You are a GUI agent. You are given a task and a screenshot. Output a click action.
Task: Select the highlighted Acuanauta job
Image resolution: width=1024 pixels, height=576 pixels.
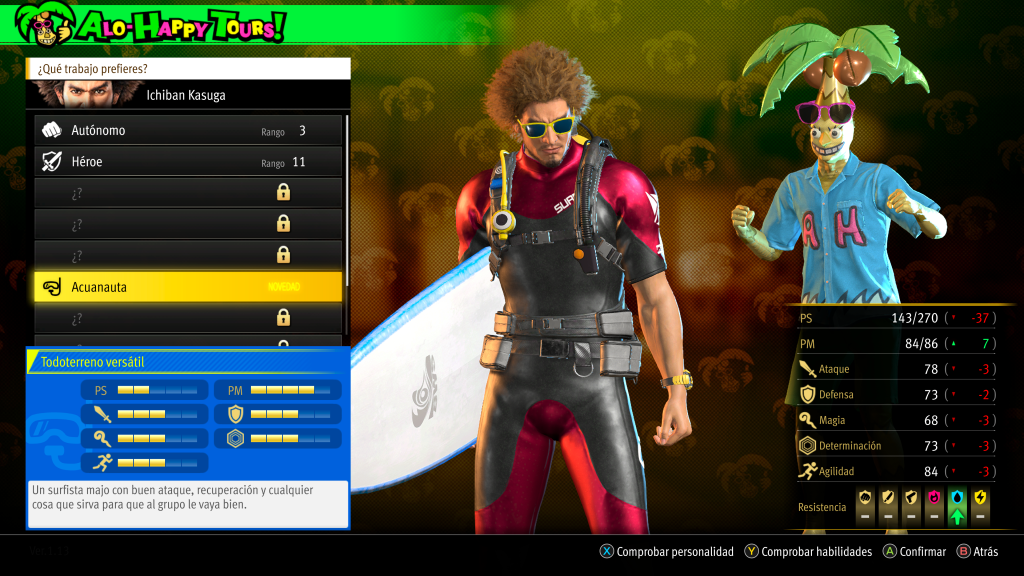pyautogui.click(x=188, y=287)
